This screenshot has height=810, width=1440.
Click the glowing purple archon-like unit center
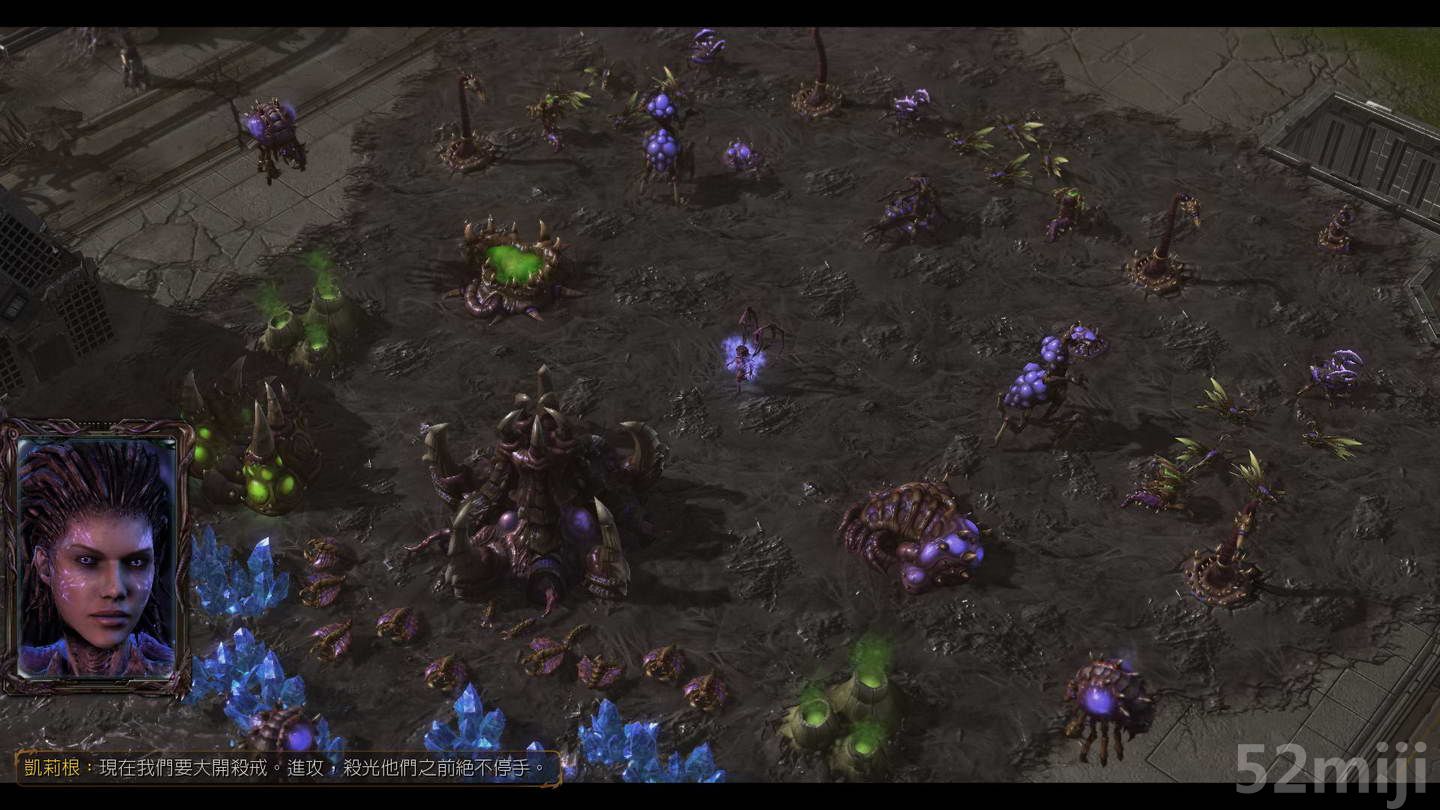pos(745,360)
